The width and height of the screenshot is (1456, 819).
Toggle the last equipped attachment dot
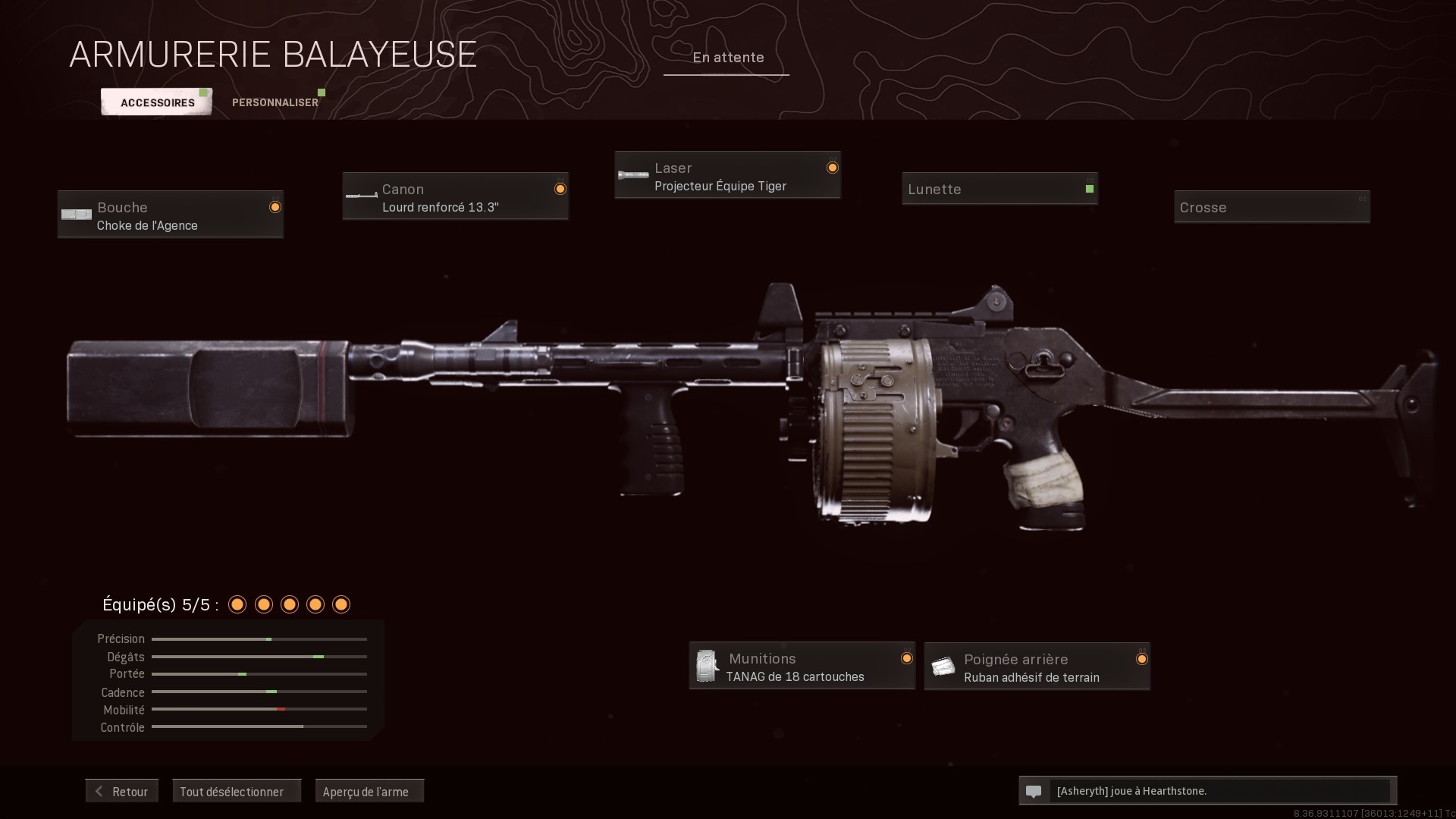point(340,604)
